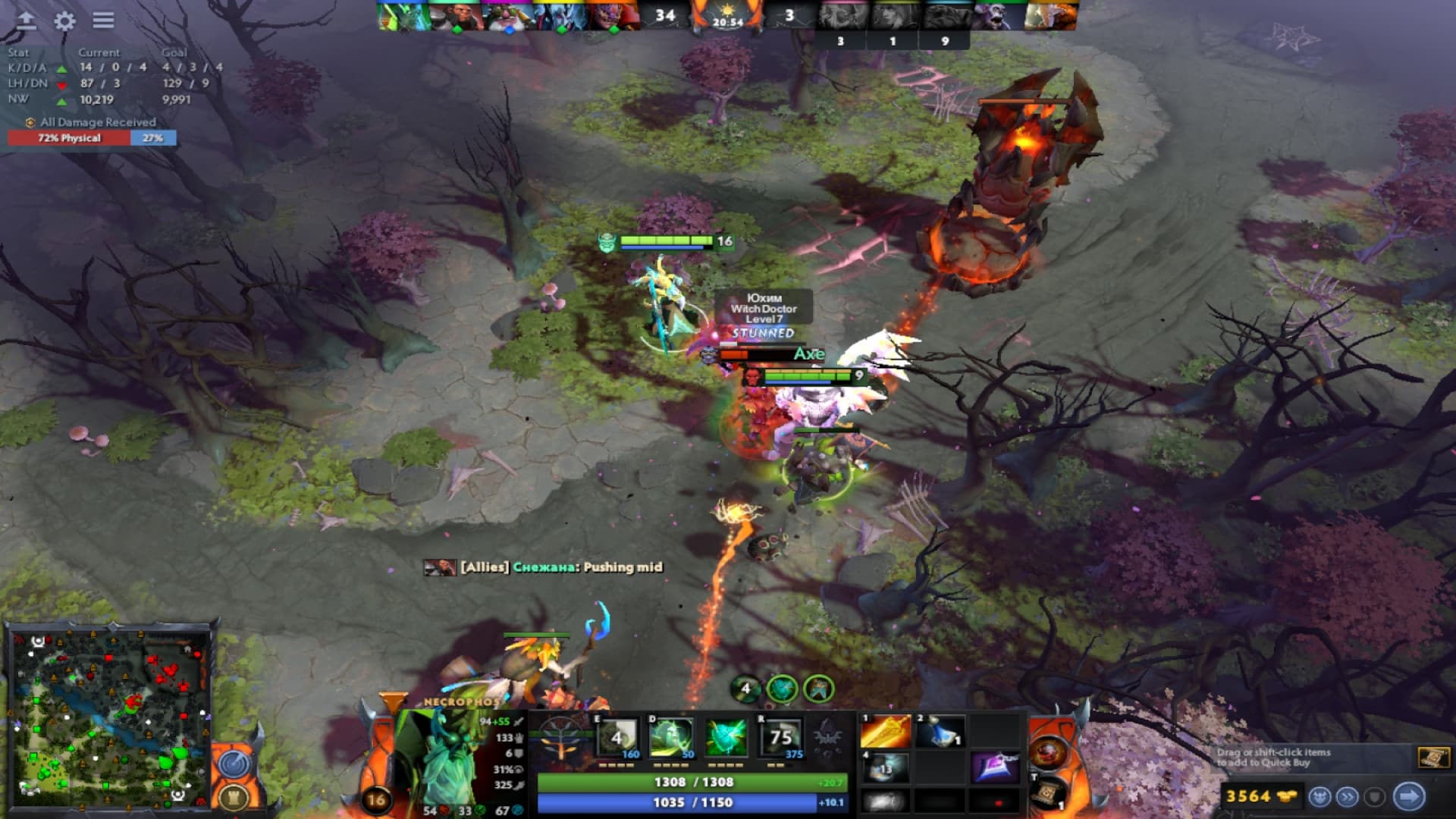The width and height of the screenshot is (1456, 819).
Task: Toggle the shield button near the shop arrow
Action: tap(1374, 796)
